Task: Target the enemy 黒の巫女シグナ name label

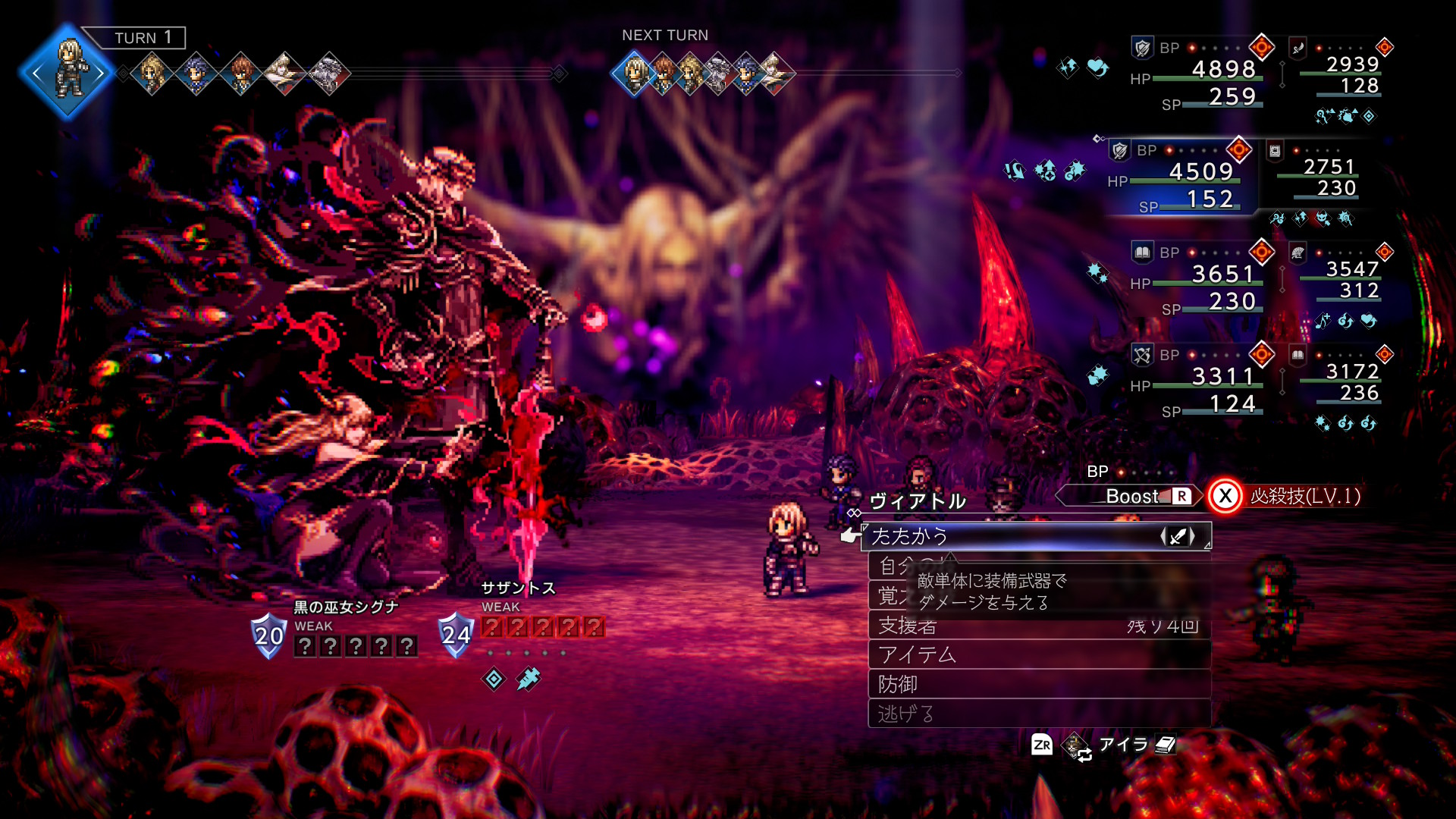Action: (x=346, y=607)
